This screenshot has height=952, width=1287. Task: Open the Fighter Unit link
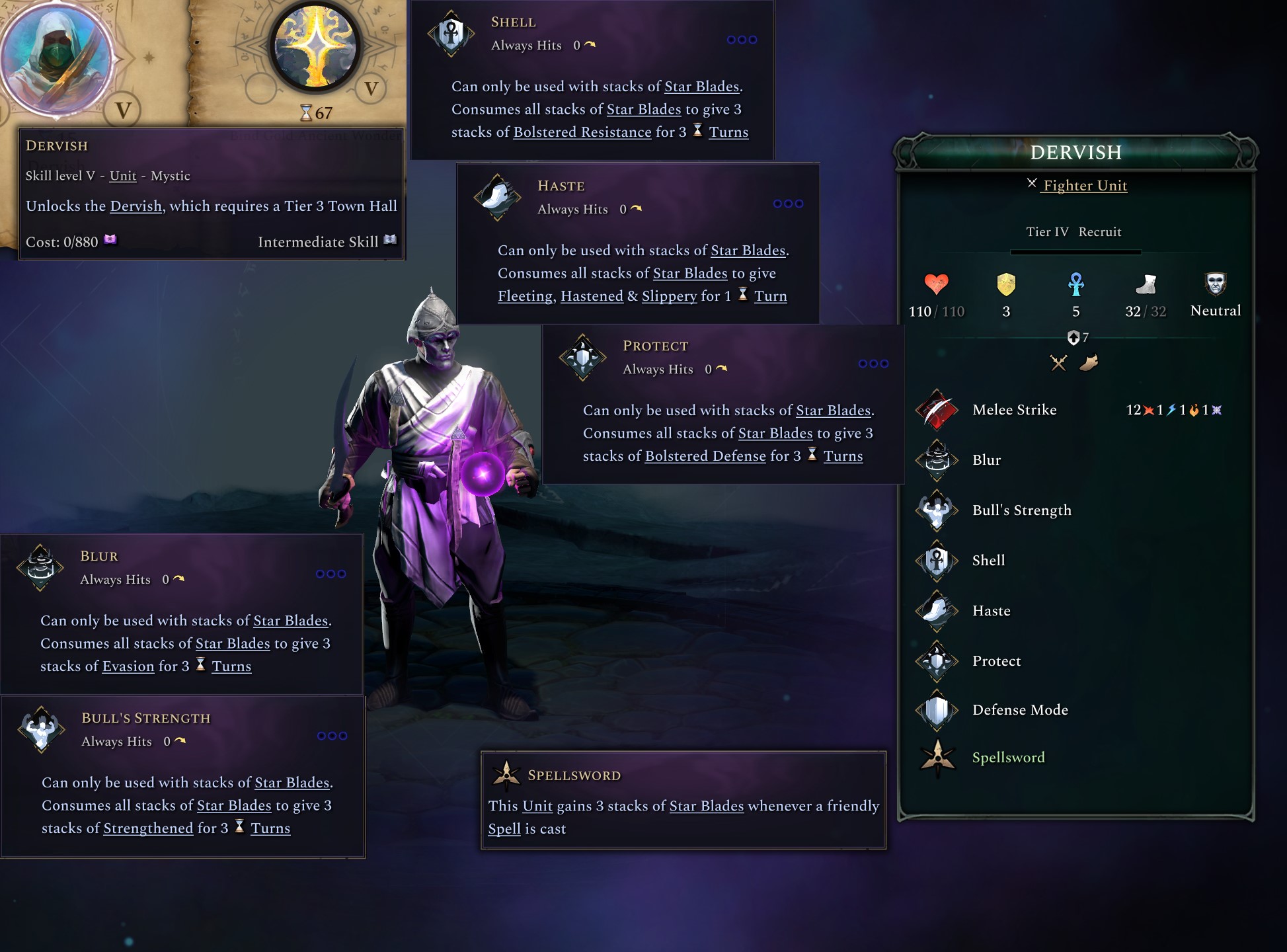1084,186
